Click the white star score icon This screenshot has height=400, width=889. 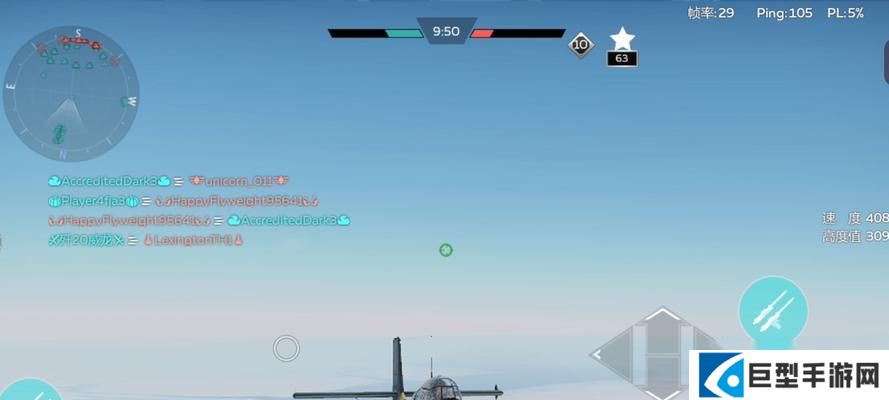coord(622,39)
